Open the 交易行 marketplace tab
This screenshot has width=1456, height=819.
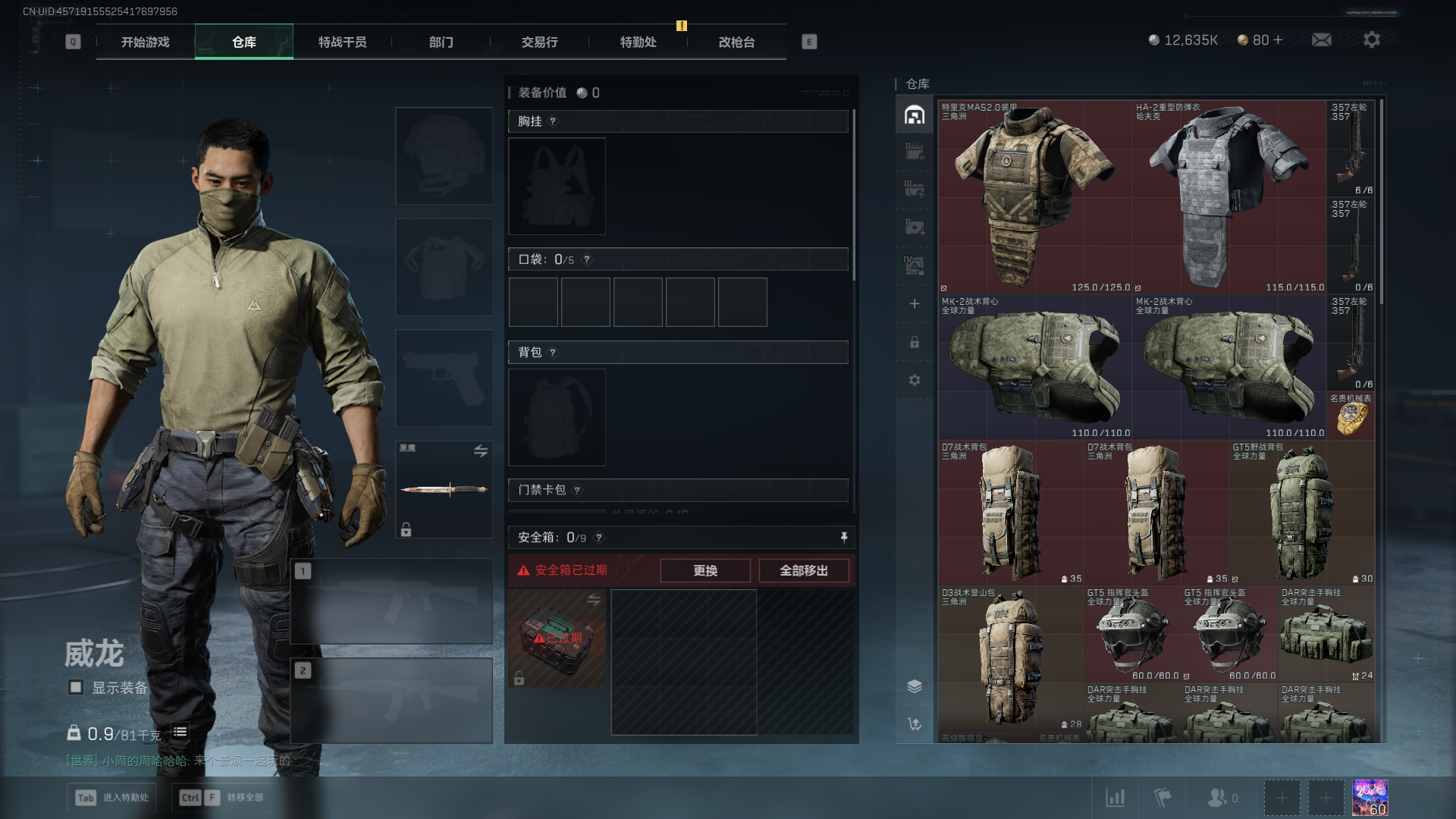[539, 42]
